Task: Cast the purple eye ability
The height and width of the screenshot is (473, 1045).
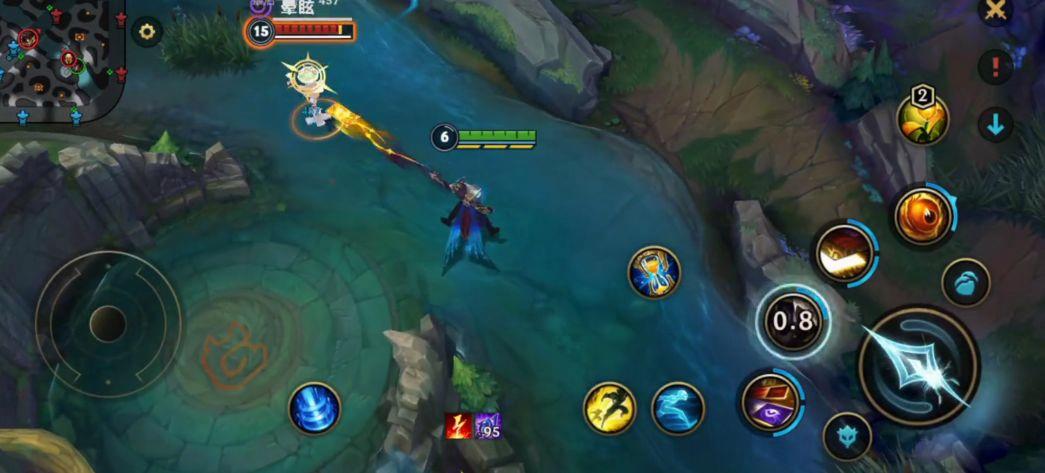Action: [x=770, y=402]
